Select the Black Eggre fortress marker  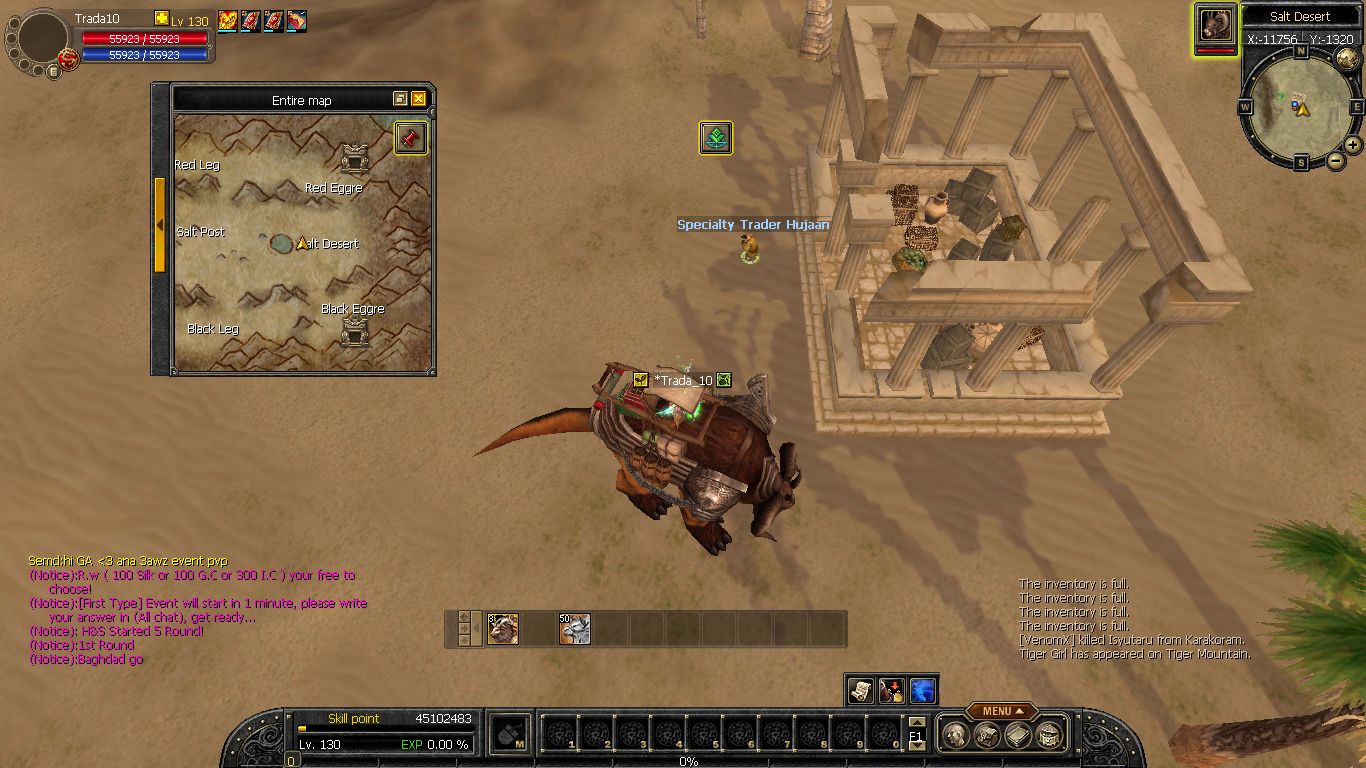point(355,331)
